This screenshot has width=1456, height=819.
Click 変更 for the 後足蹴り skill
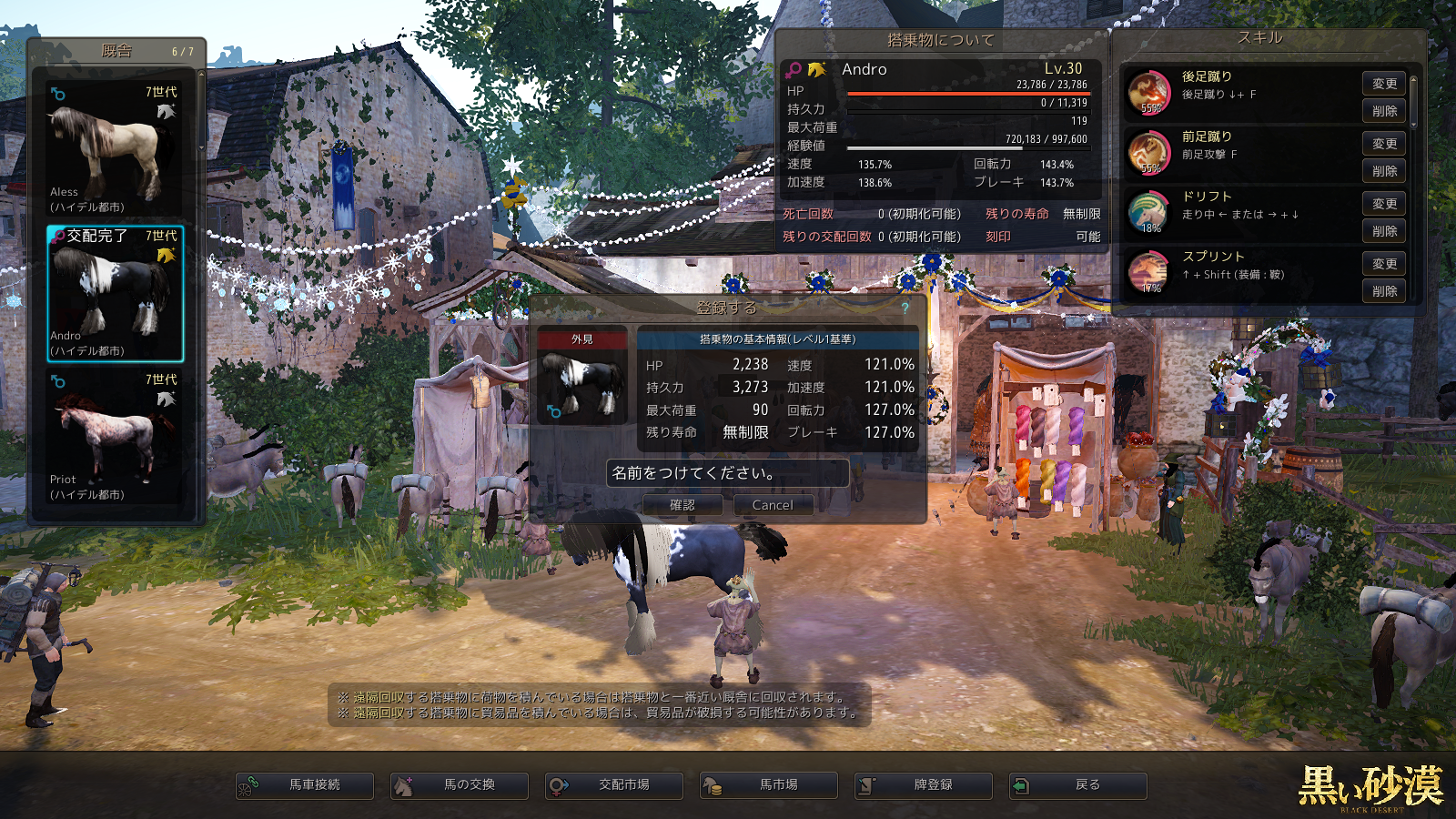point(1384,84)
